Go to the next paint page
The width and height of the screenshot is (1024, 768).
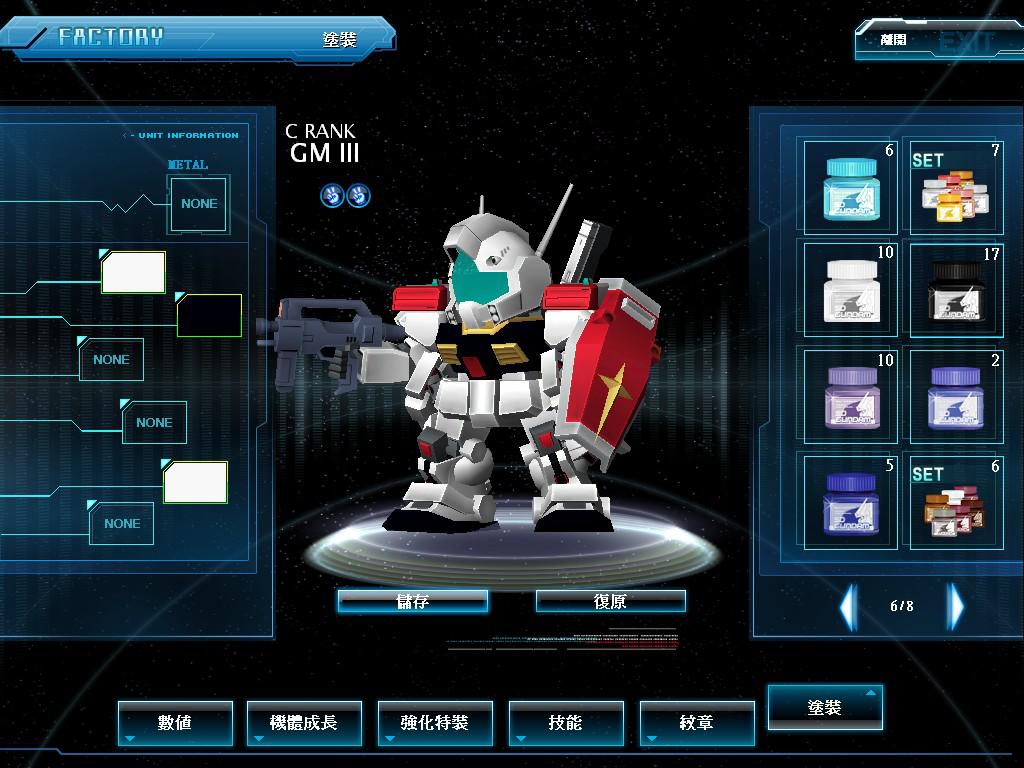coord(956,606)
